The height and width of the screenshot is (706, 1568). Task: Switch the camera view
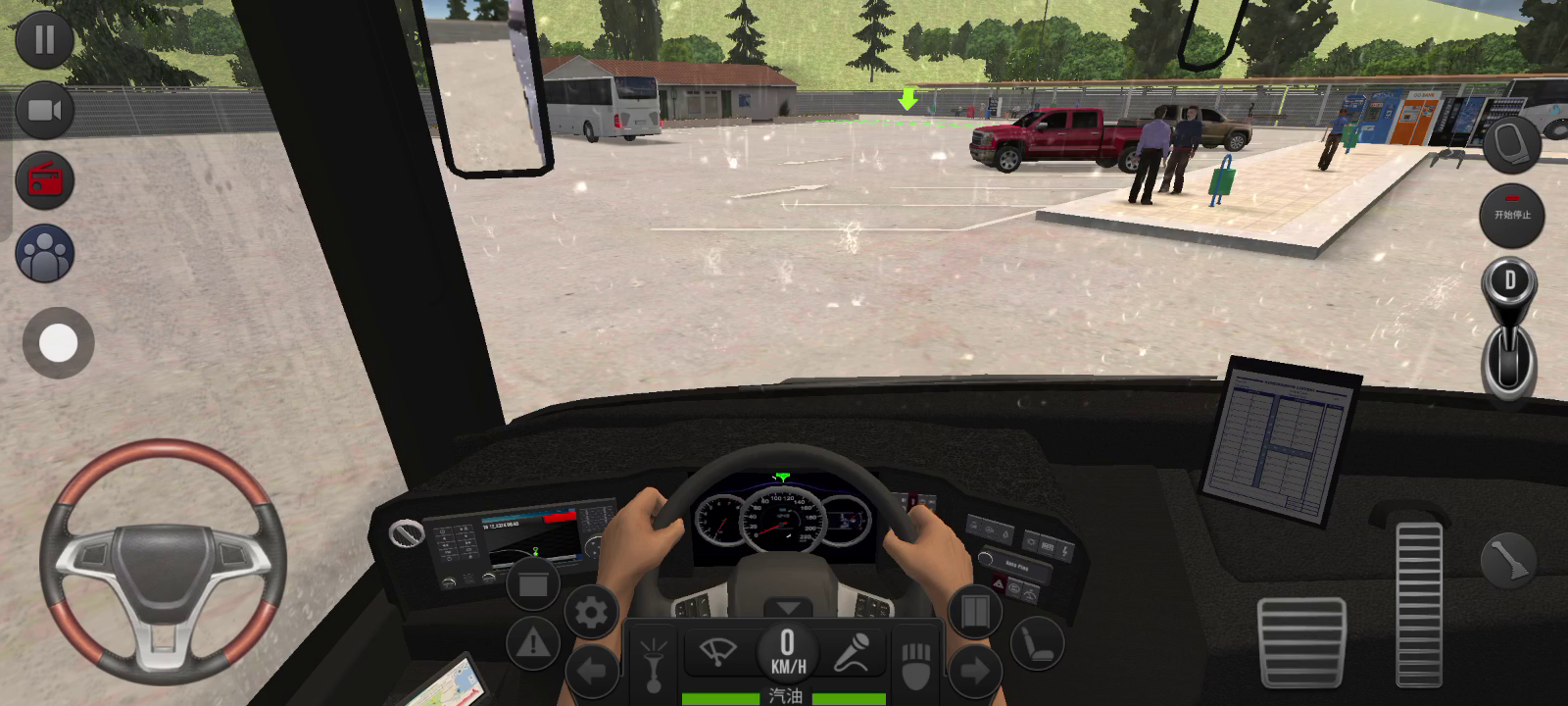(x=44, y=110)
